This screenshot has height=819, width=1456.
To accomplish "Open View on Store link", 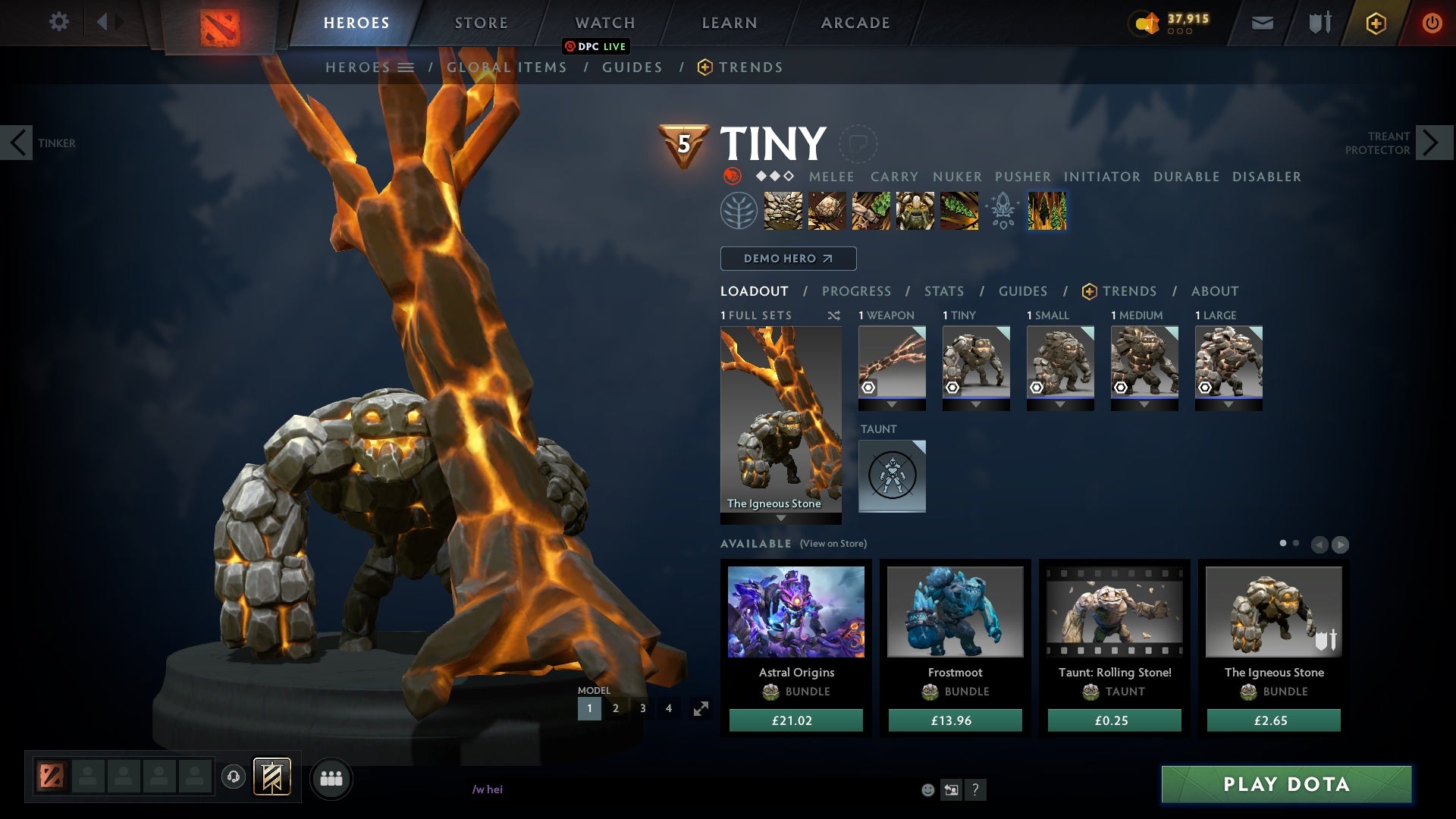I will (x=833, y=544).
